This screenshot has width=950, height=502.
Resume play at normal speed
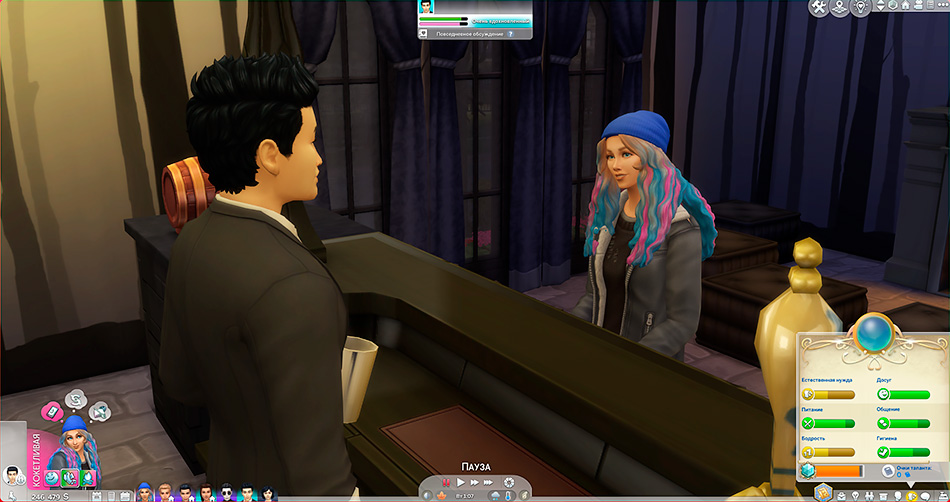[x=459, y=482]
